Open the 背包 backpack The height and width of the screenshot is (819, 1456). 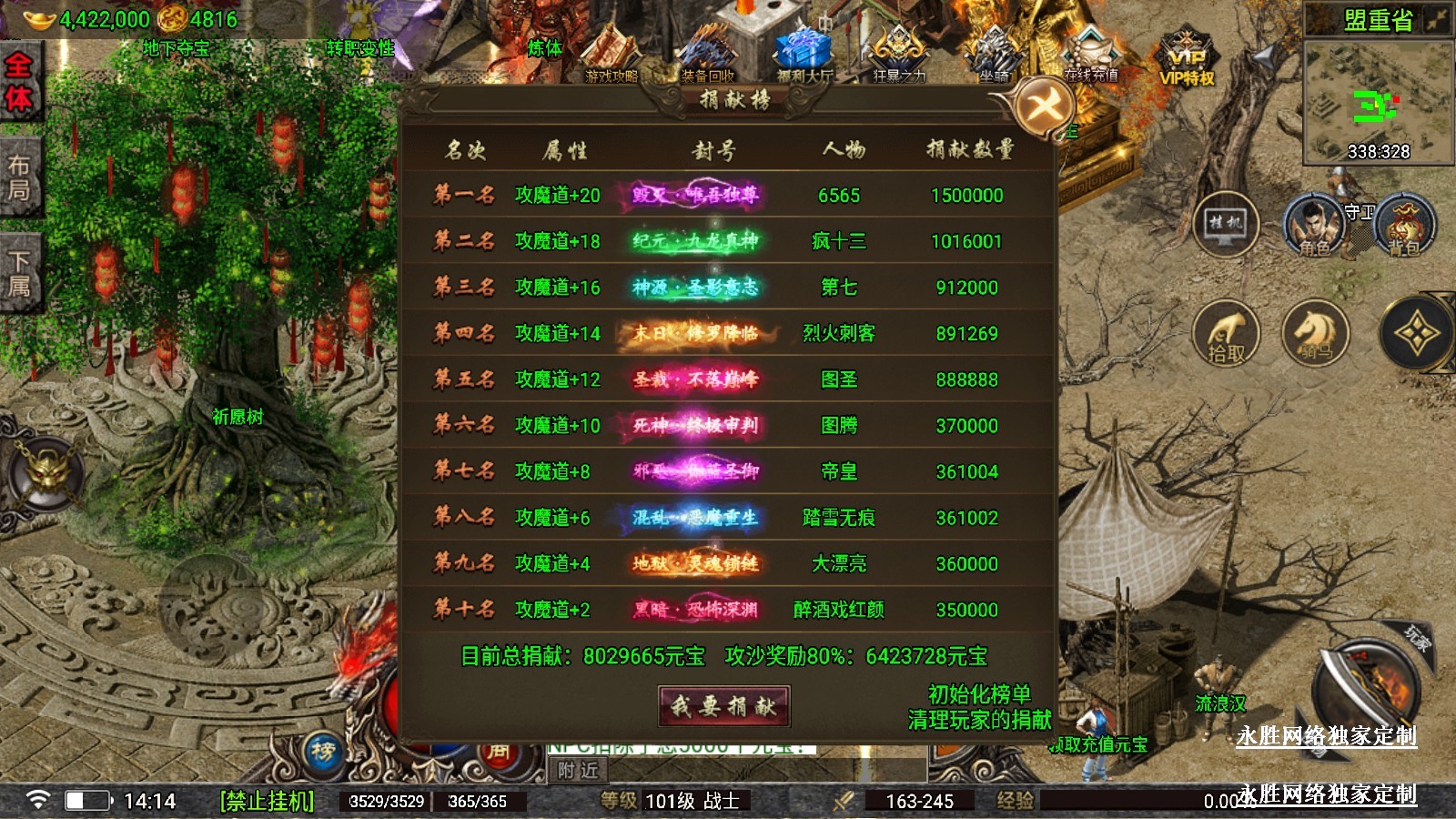click(1404, 226)
